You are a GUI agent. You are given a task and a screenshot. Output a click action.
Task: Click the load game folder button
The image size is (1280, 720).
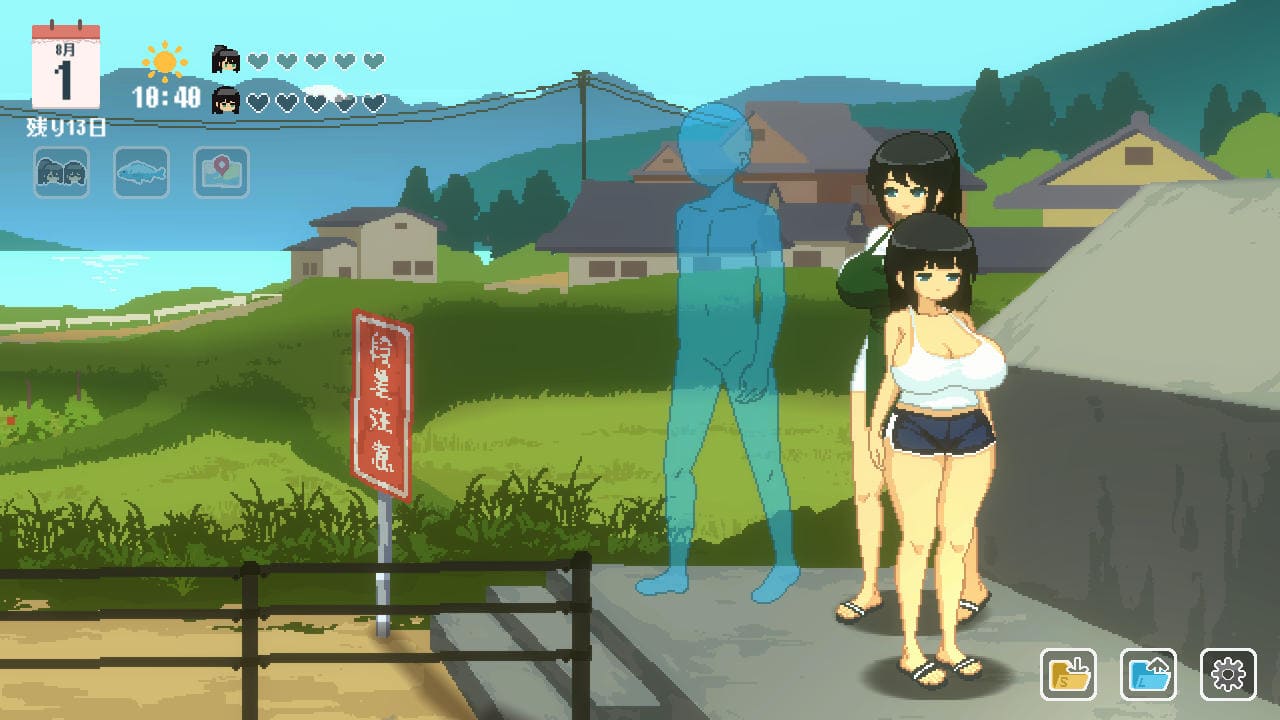pos(1148,675)
